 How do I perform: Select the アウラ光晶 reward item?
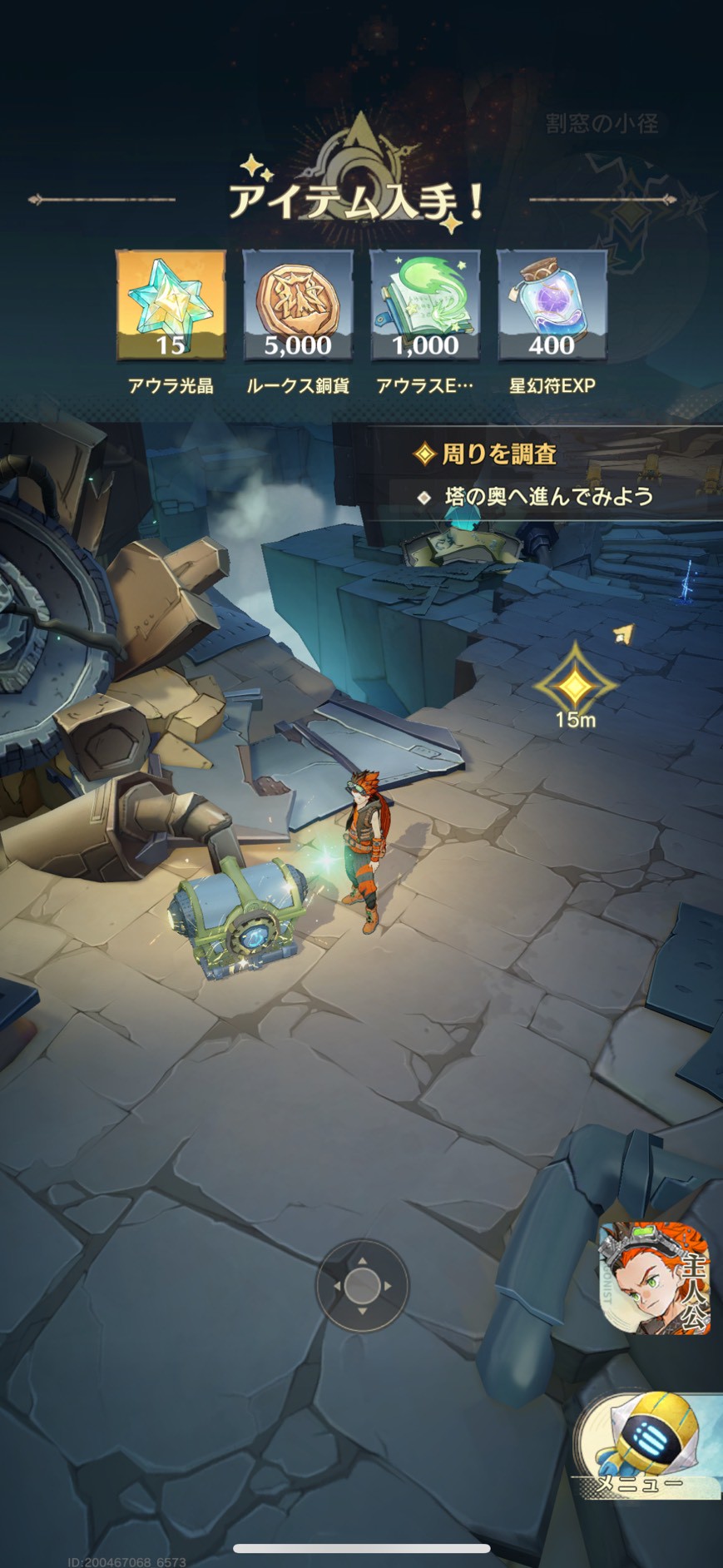coord(171,305)
